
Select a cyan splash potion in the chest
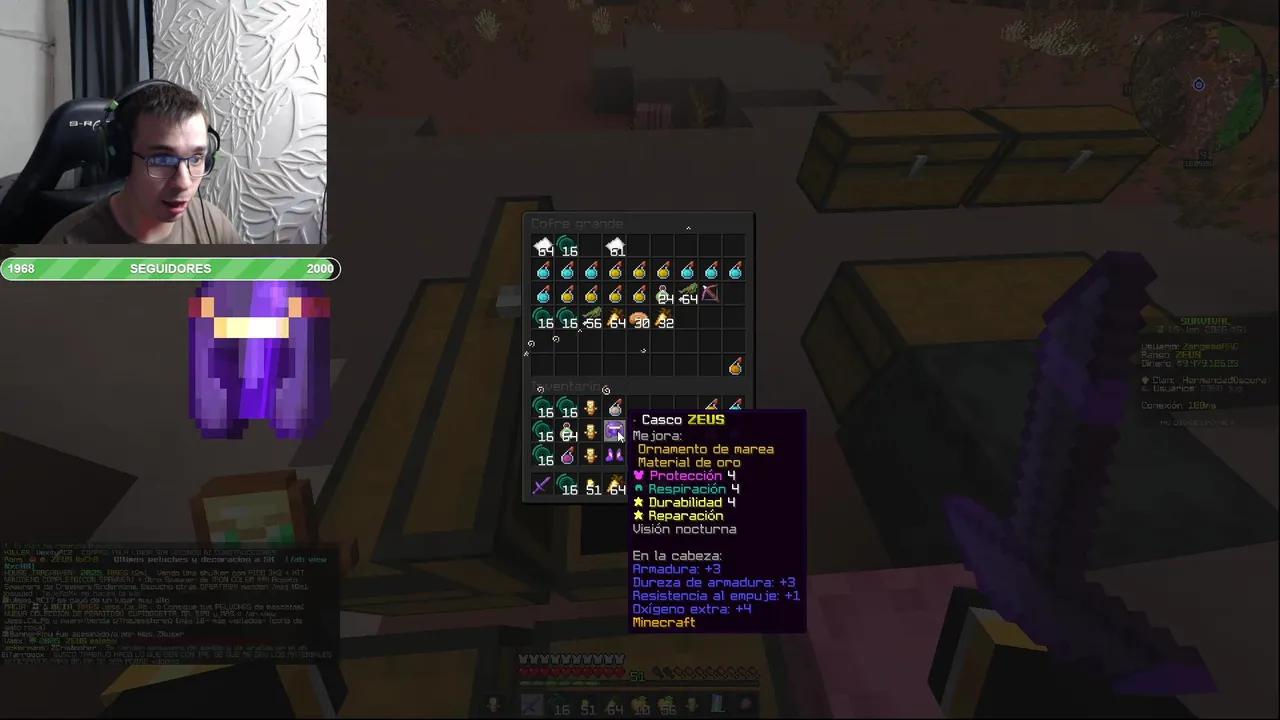click(544, 271)
